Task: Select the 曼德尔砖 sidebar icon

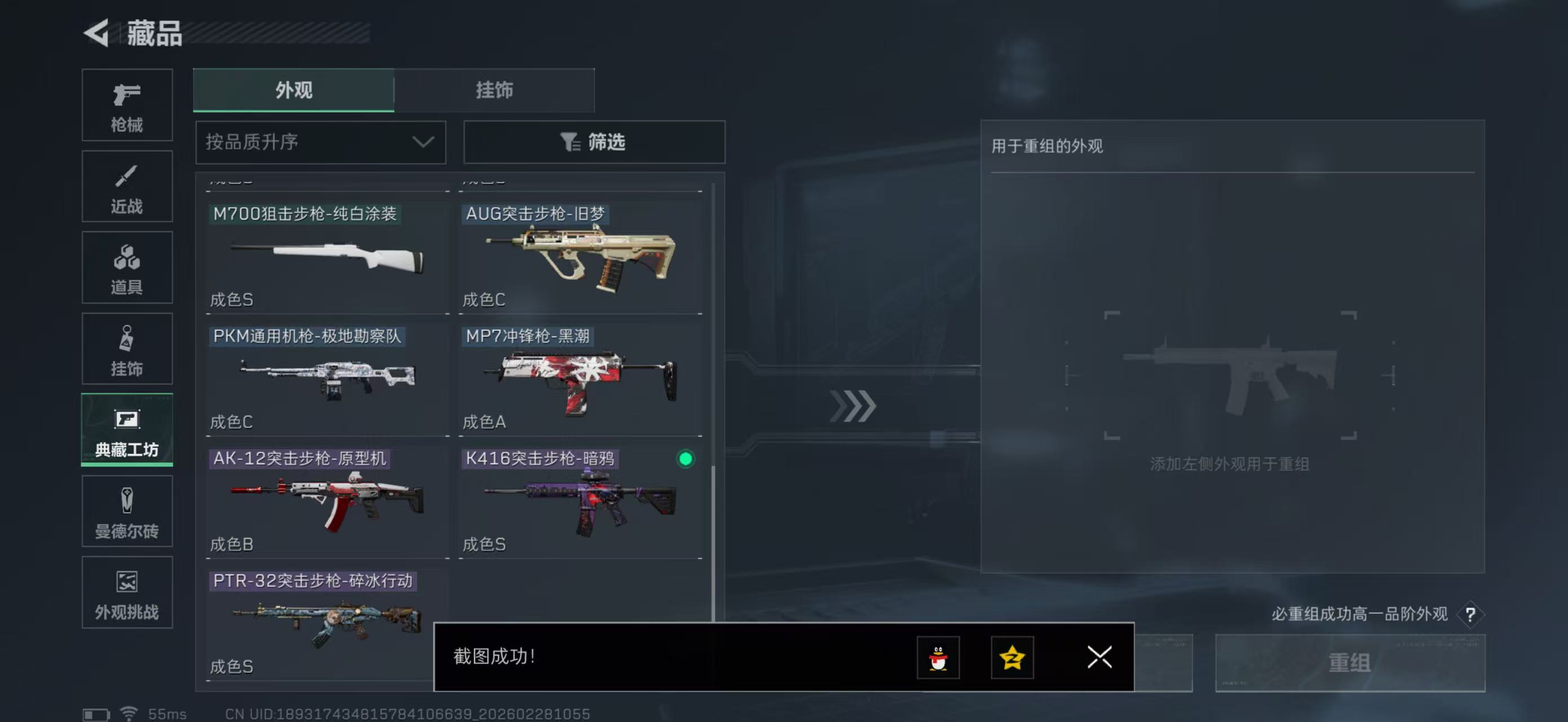Action: click(127, 512)
